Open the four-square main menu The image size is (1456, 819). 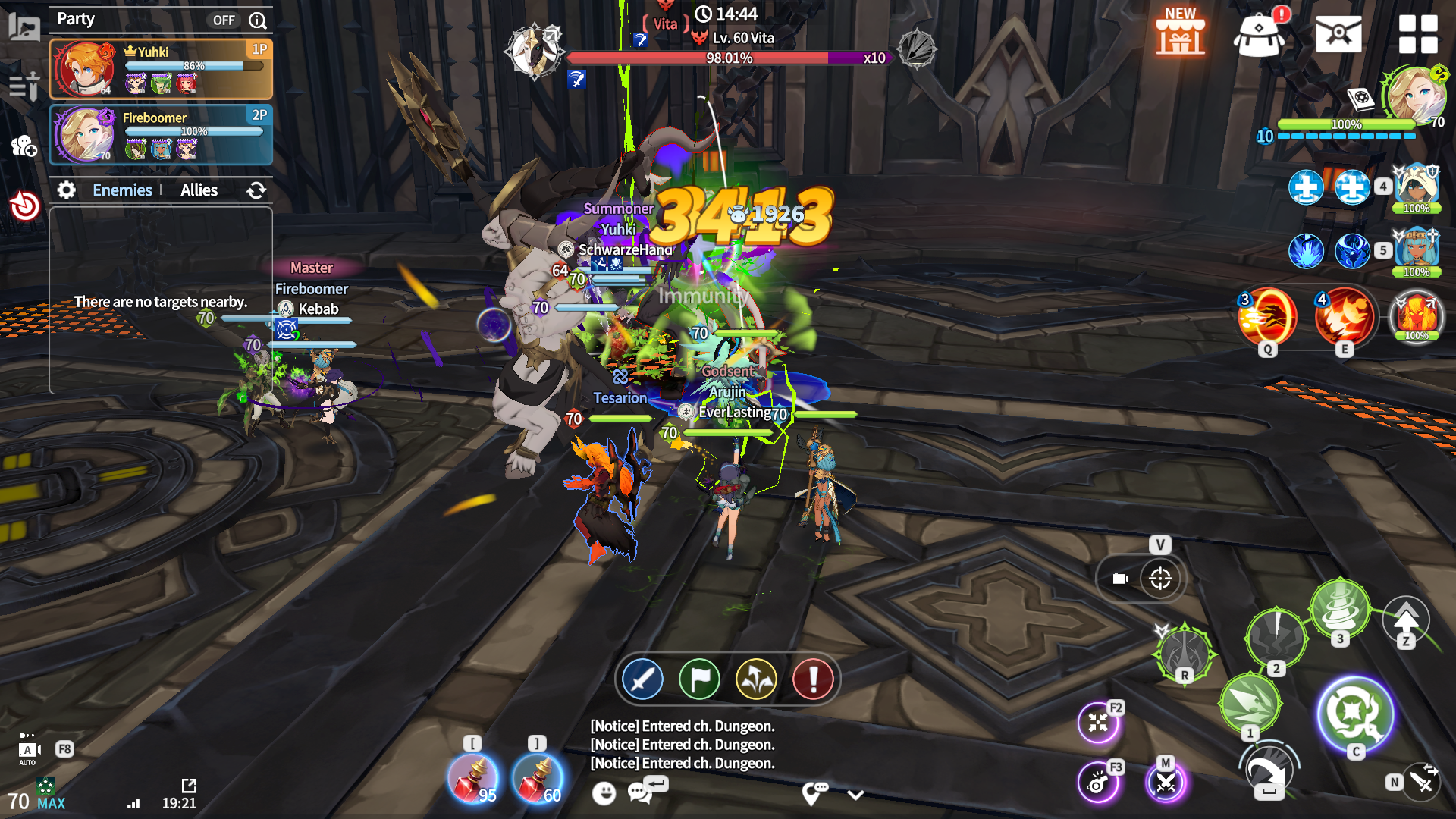point(1417,34)
